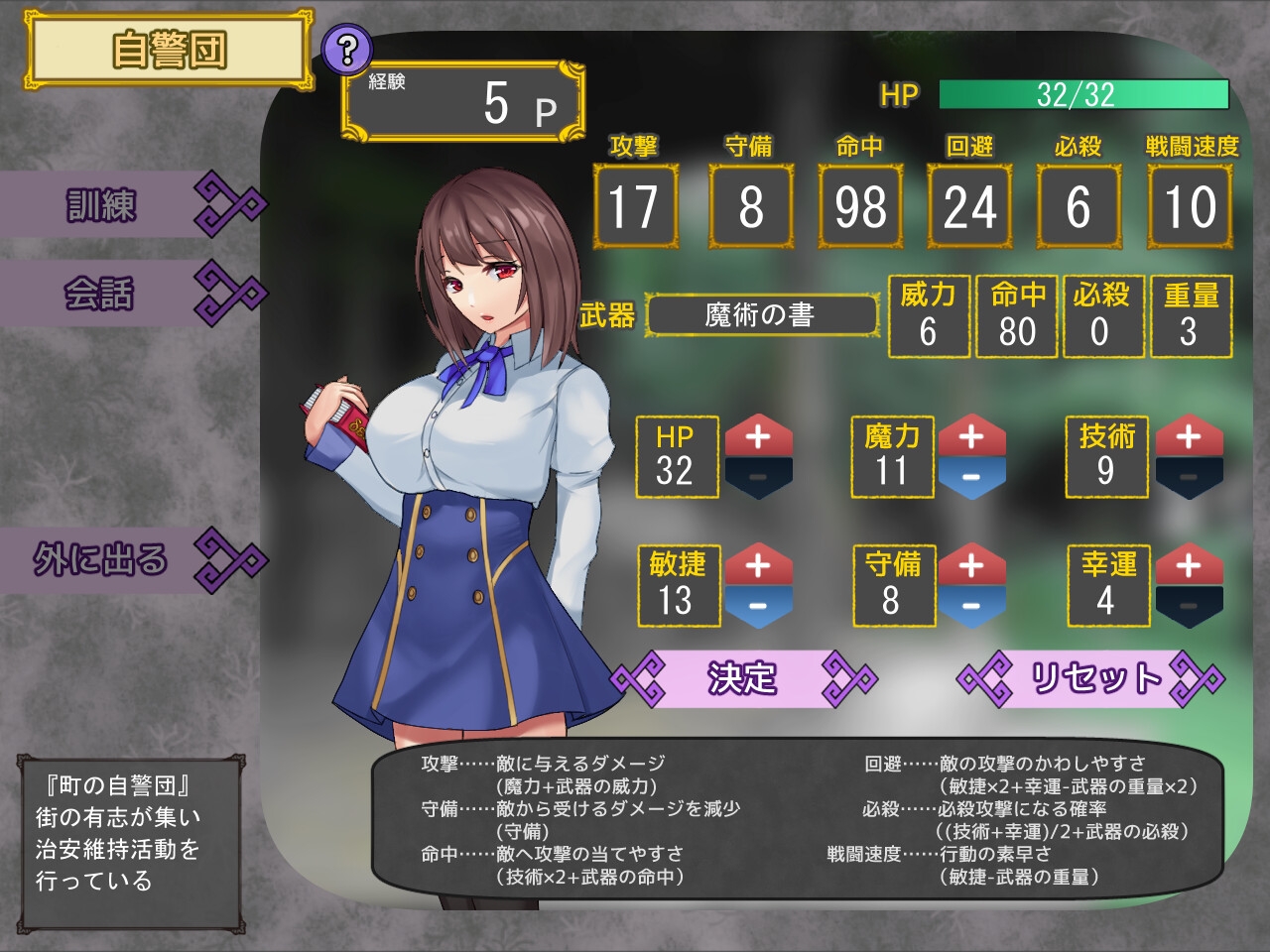Raise 守備 with the plus button
Screen dimensions: 1270x952
coord(971,565)
